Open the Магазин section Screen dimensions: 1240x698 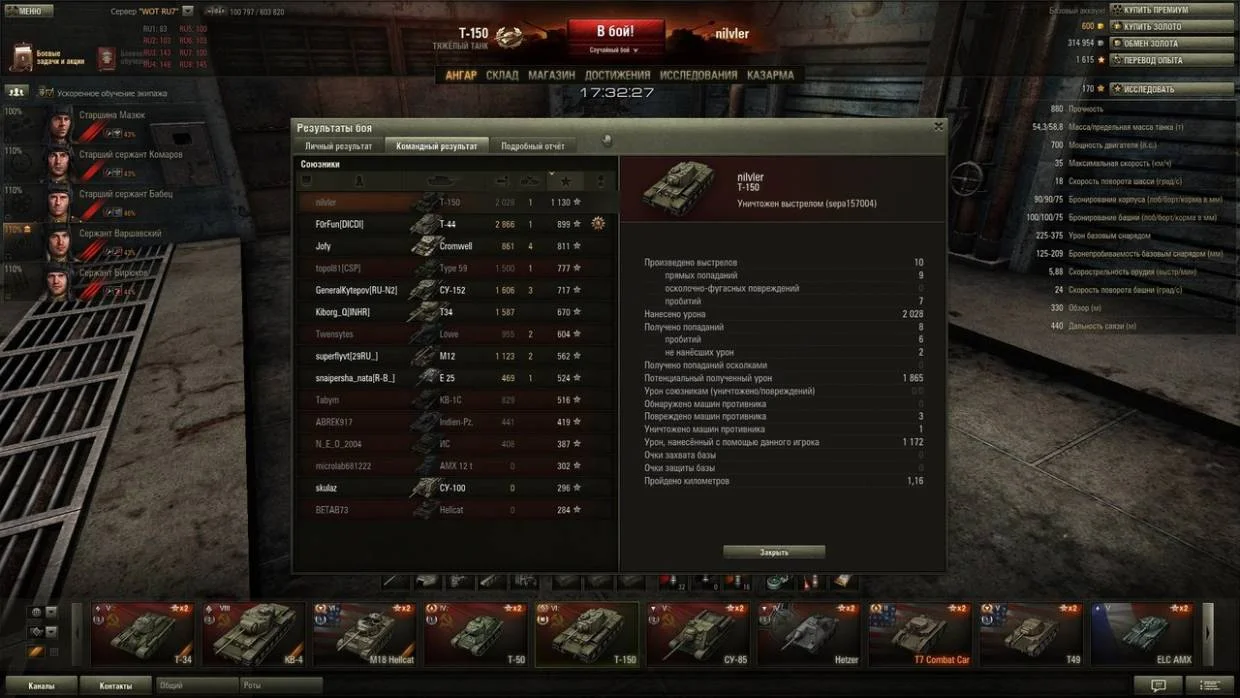click(551, 75)
